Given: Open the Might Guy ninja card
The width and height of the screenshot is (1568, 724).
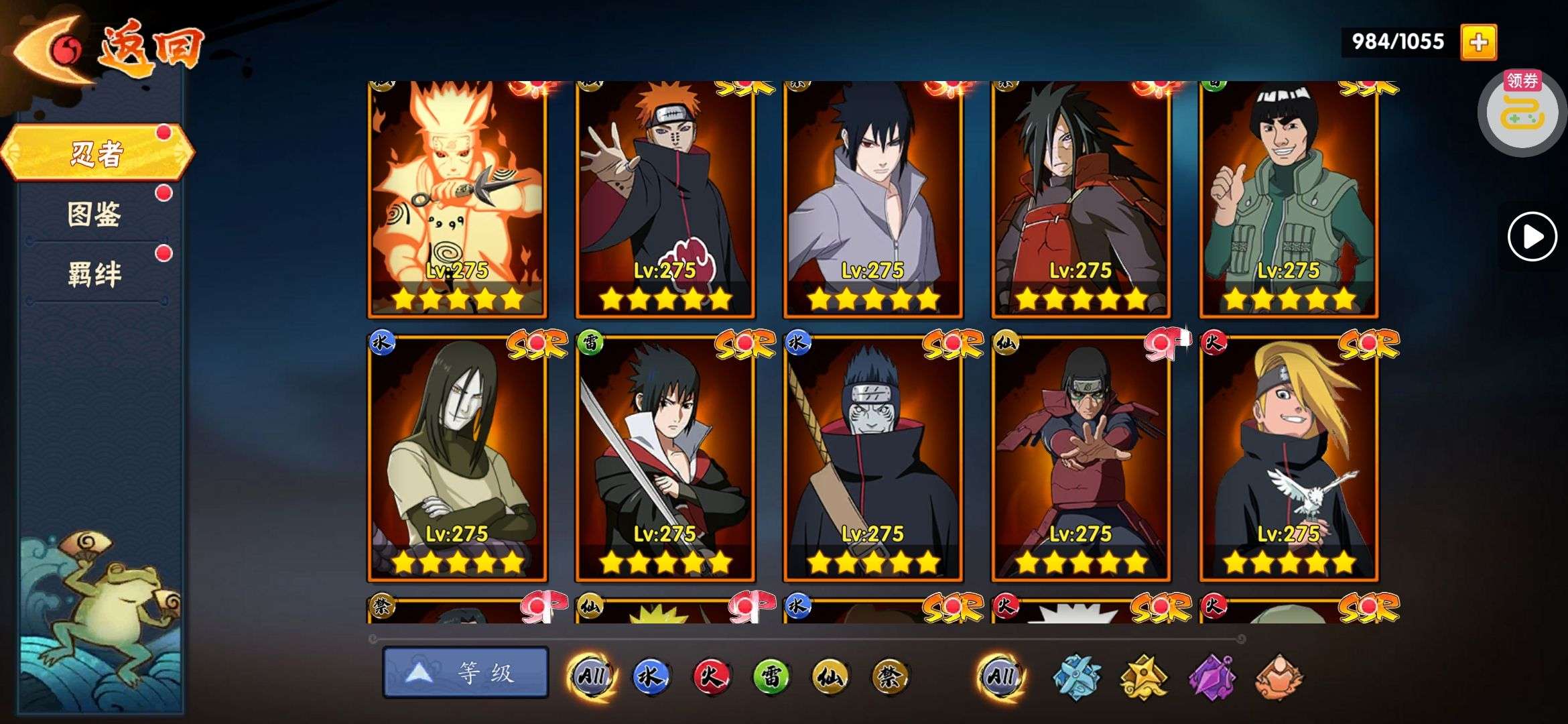Looking at the screenshot, I should tap(1289, 198).
